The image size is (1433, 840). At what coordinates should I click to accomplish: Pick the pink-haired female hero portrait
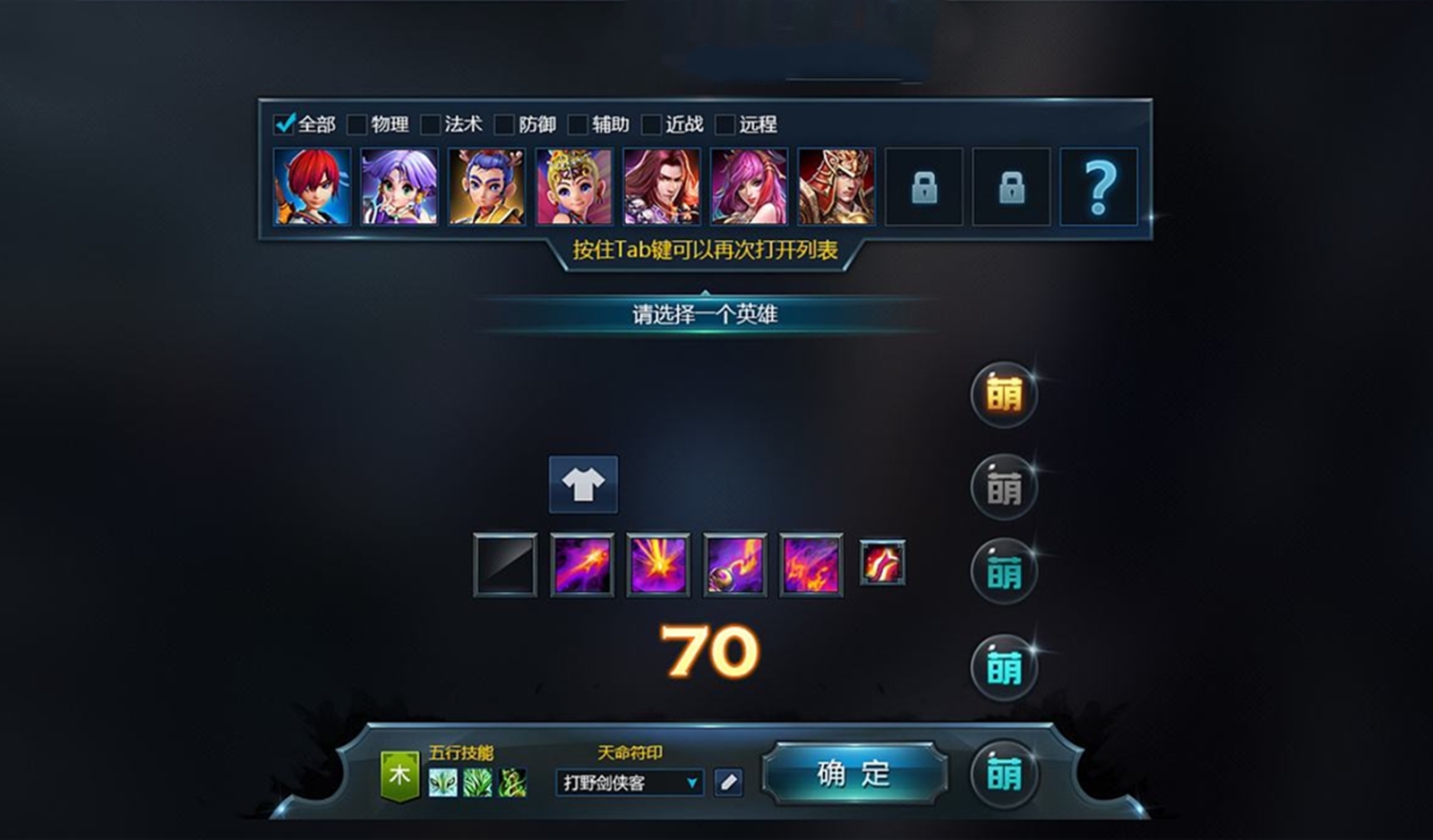(749, 186)
